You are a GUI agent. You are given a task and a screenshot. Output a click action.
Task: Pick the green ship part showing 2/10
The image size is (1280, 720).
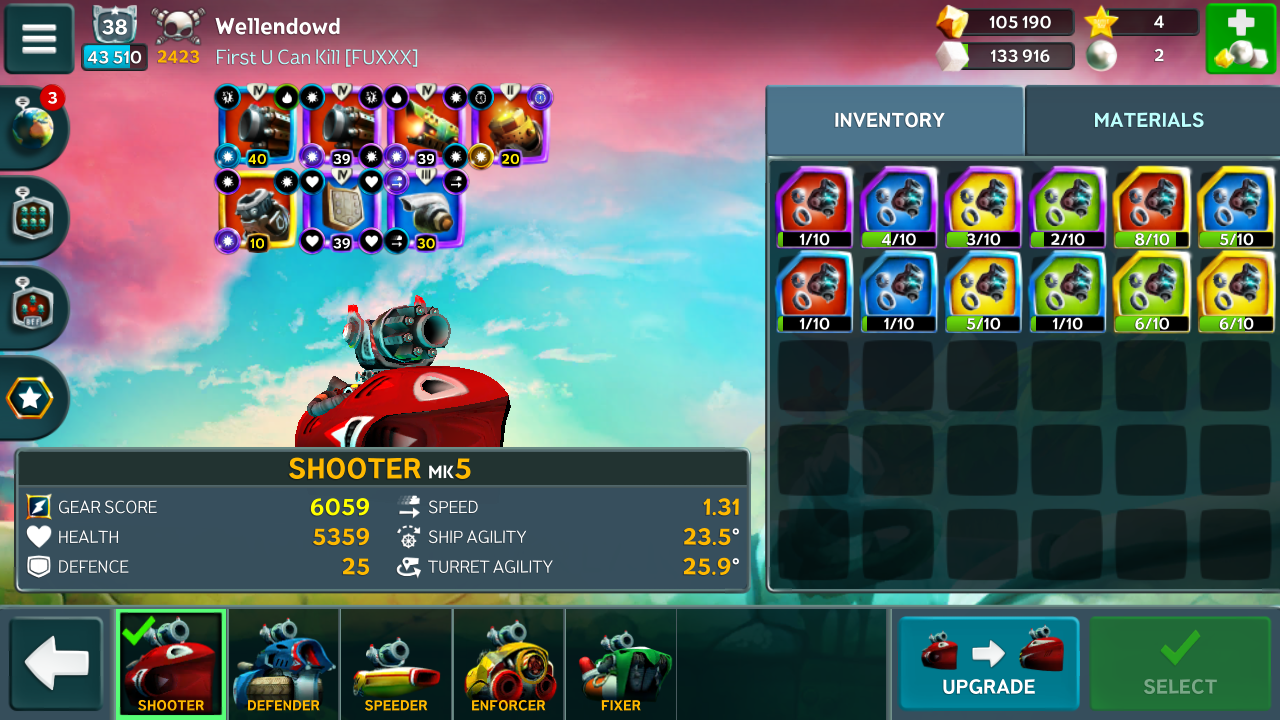pos(1067,207)
